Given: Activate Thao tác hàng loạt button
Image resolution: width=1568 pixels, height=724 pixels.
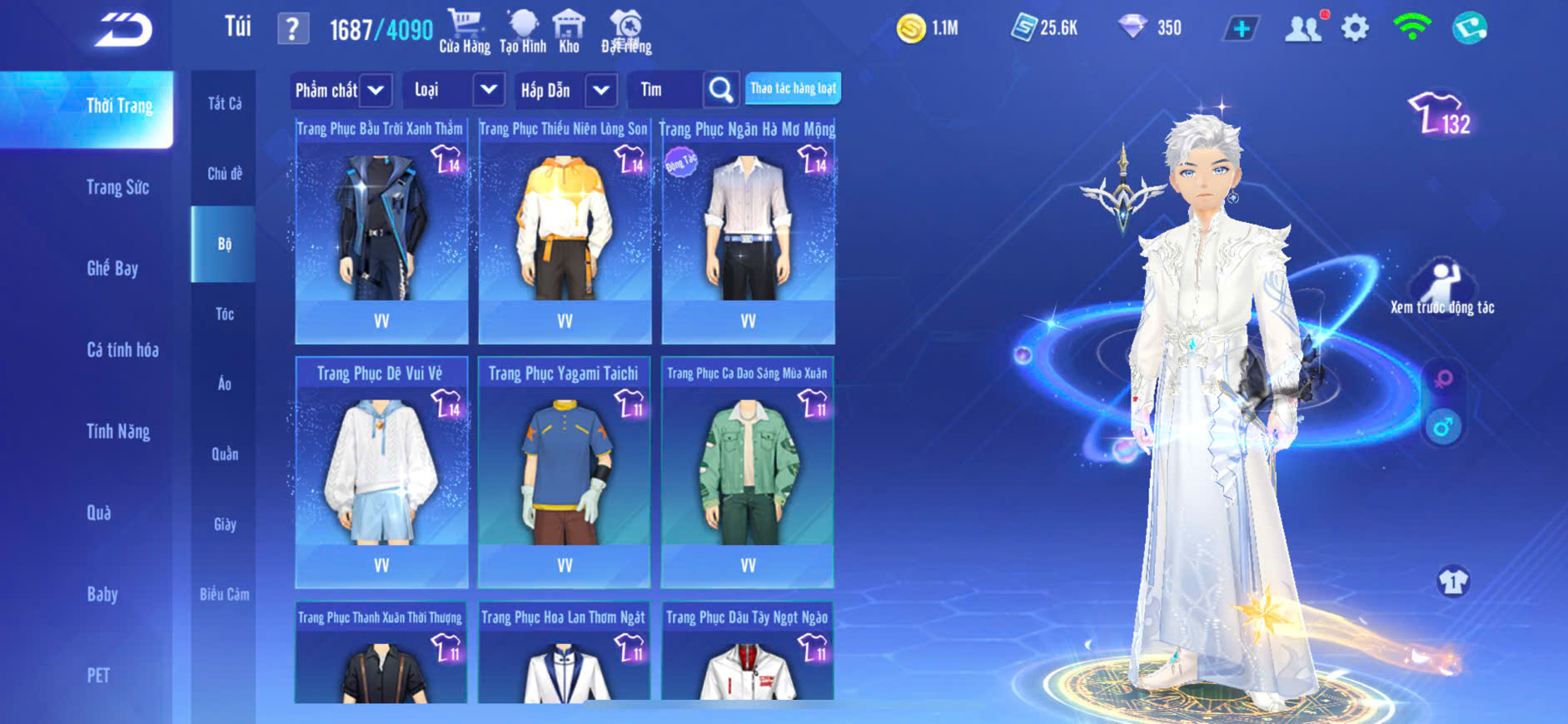Looking at the screenshot, I should coord(793,88).
